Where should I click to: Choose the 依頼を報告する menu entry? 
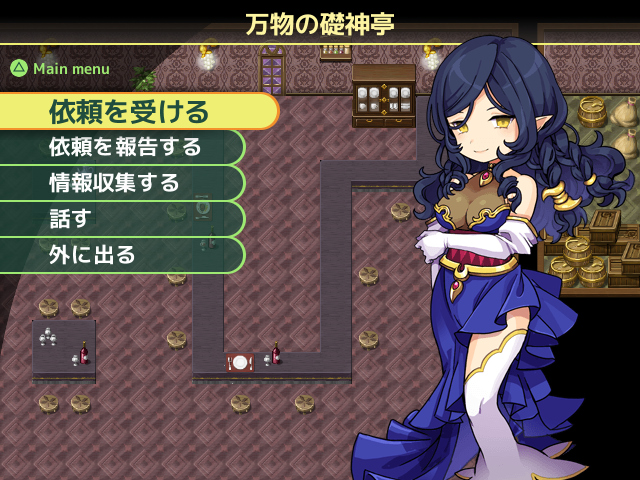pos(125,147)
